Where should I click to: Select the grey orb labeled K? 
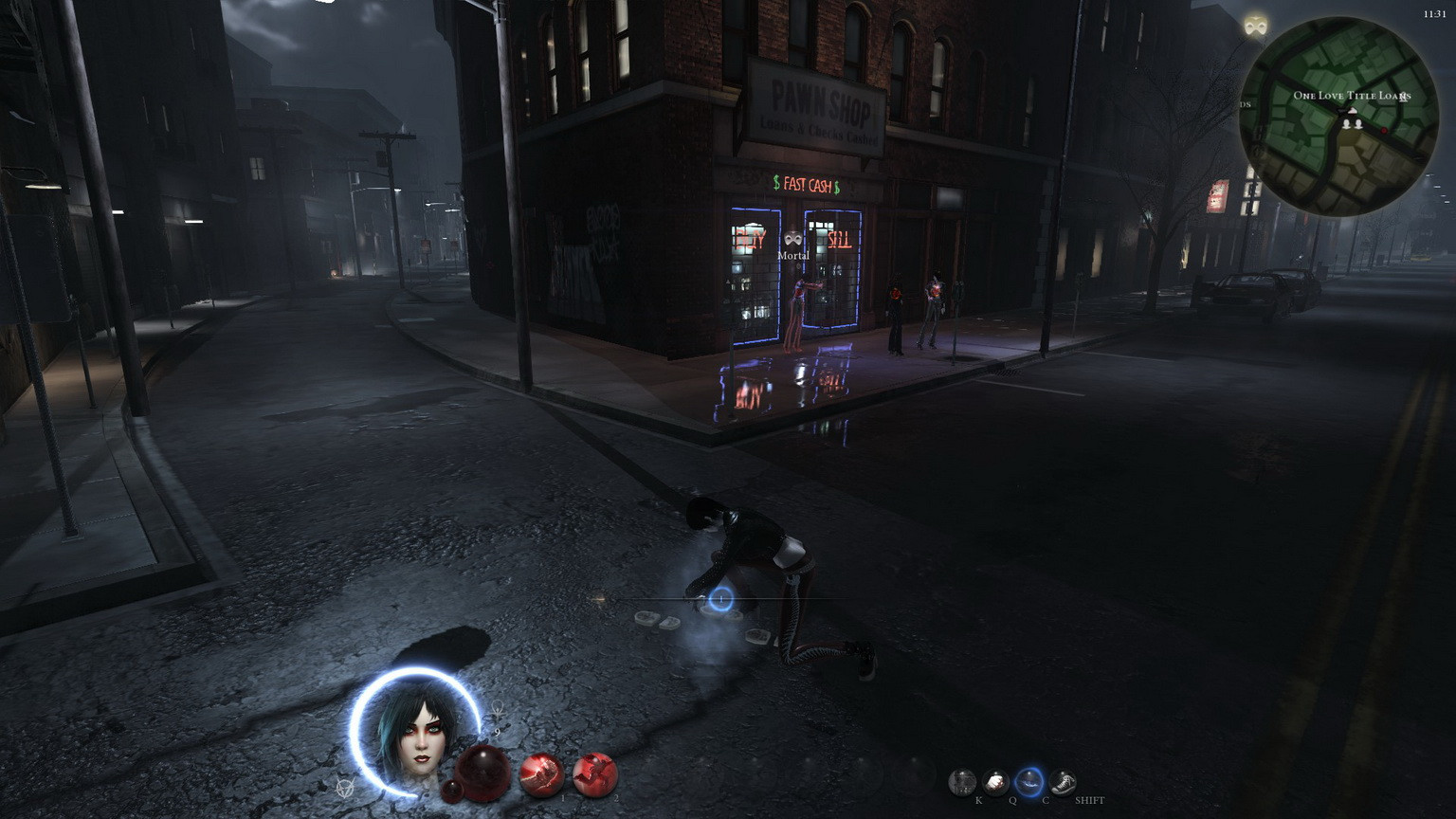[962, 782]
